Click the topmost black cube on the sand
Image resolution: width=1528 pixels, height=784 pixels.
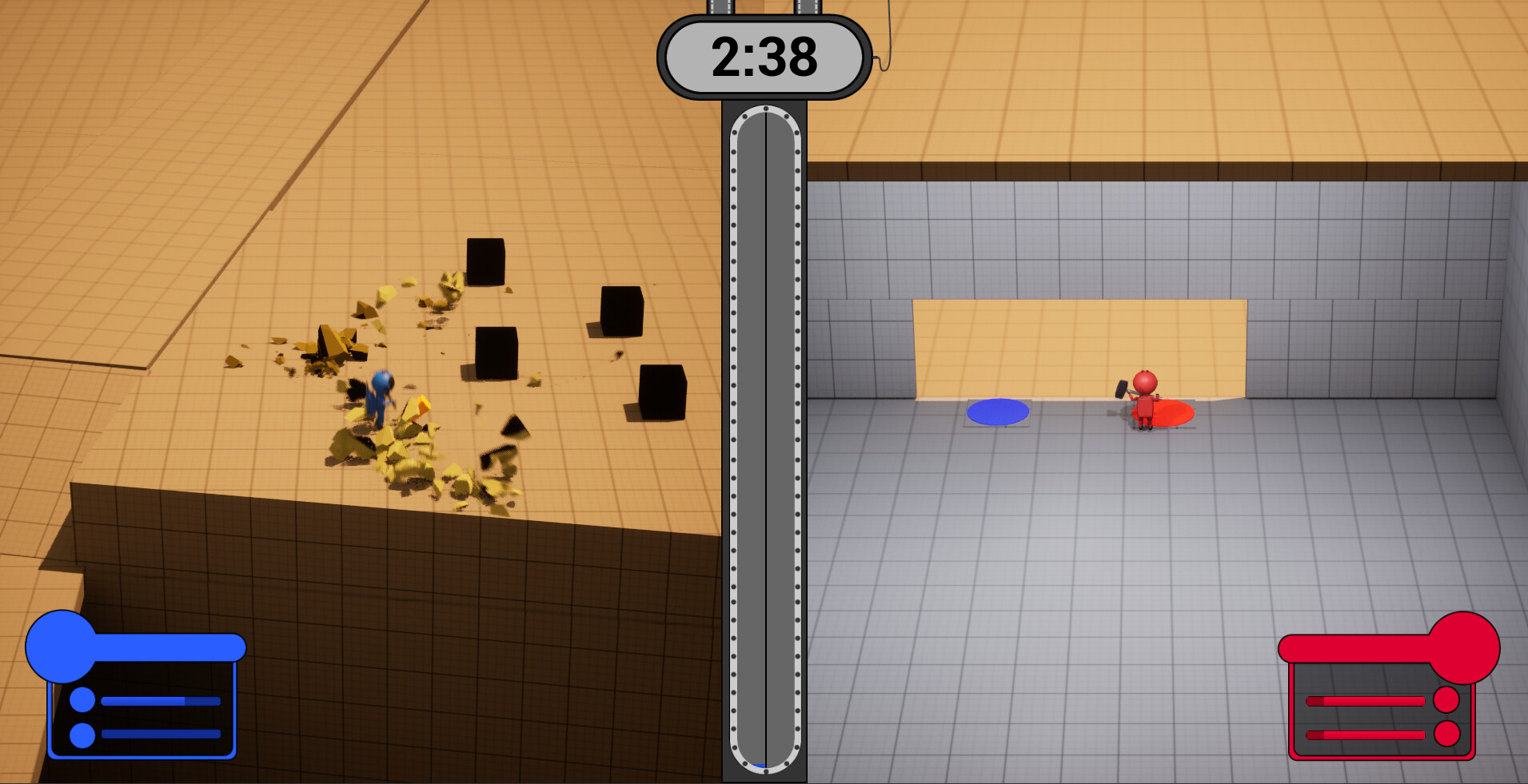click(x=486, y=261)
